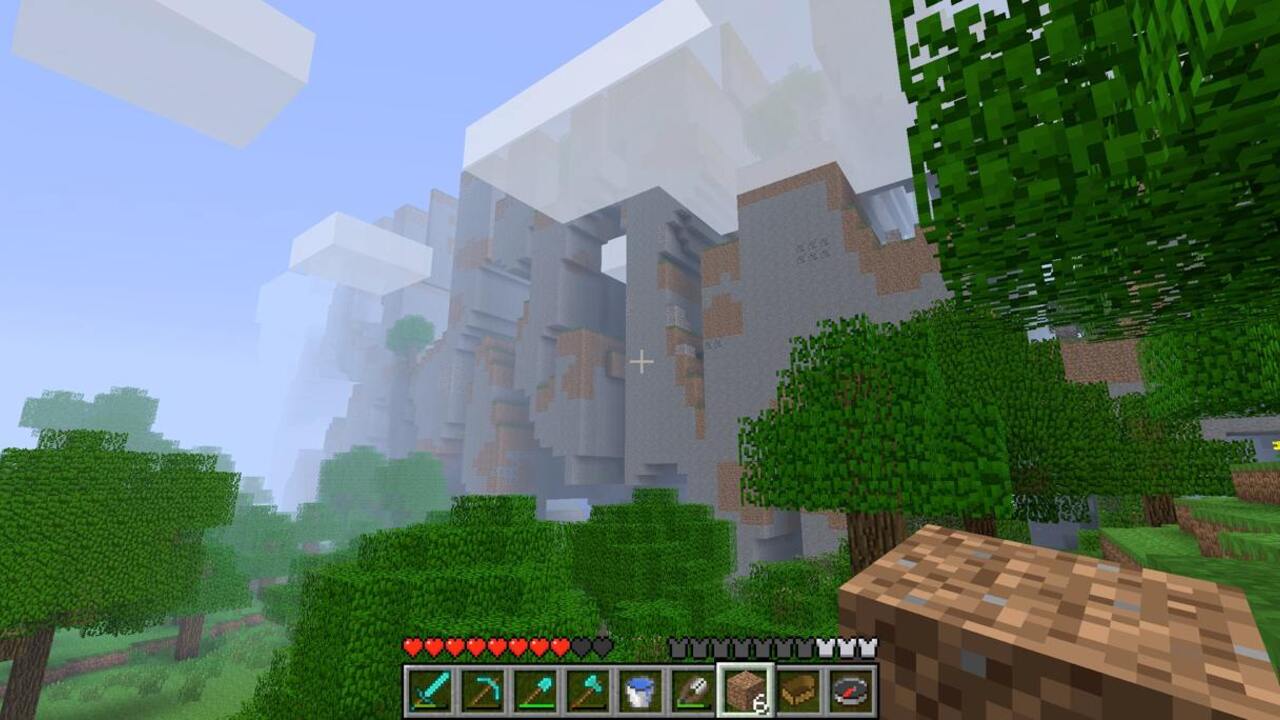This screenshot has width=1280, height=720.
Task: Click the dirt block stack slot
Action: click(x=746, y=691)
